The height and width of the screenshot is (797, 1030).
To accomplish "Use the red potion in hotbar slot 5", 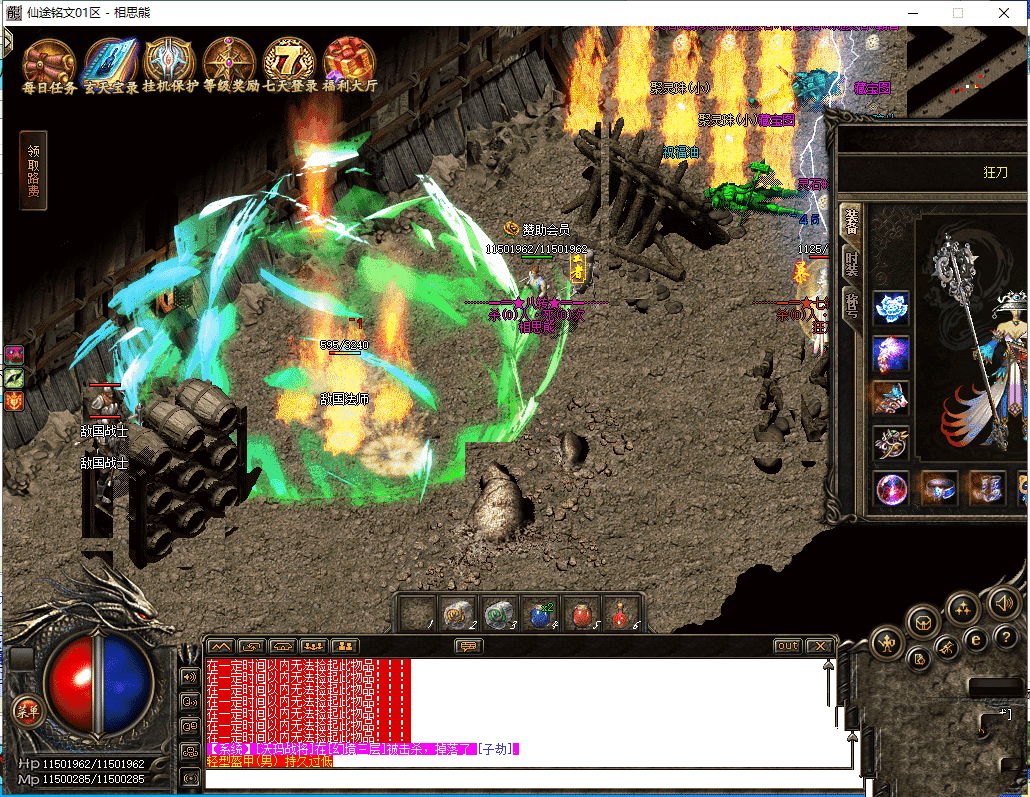I will [x=582, y=614].
